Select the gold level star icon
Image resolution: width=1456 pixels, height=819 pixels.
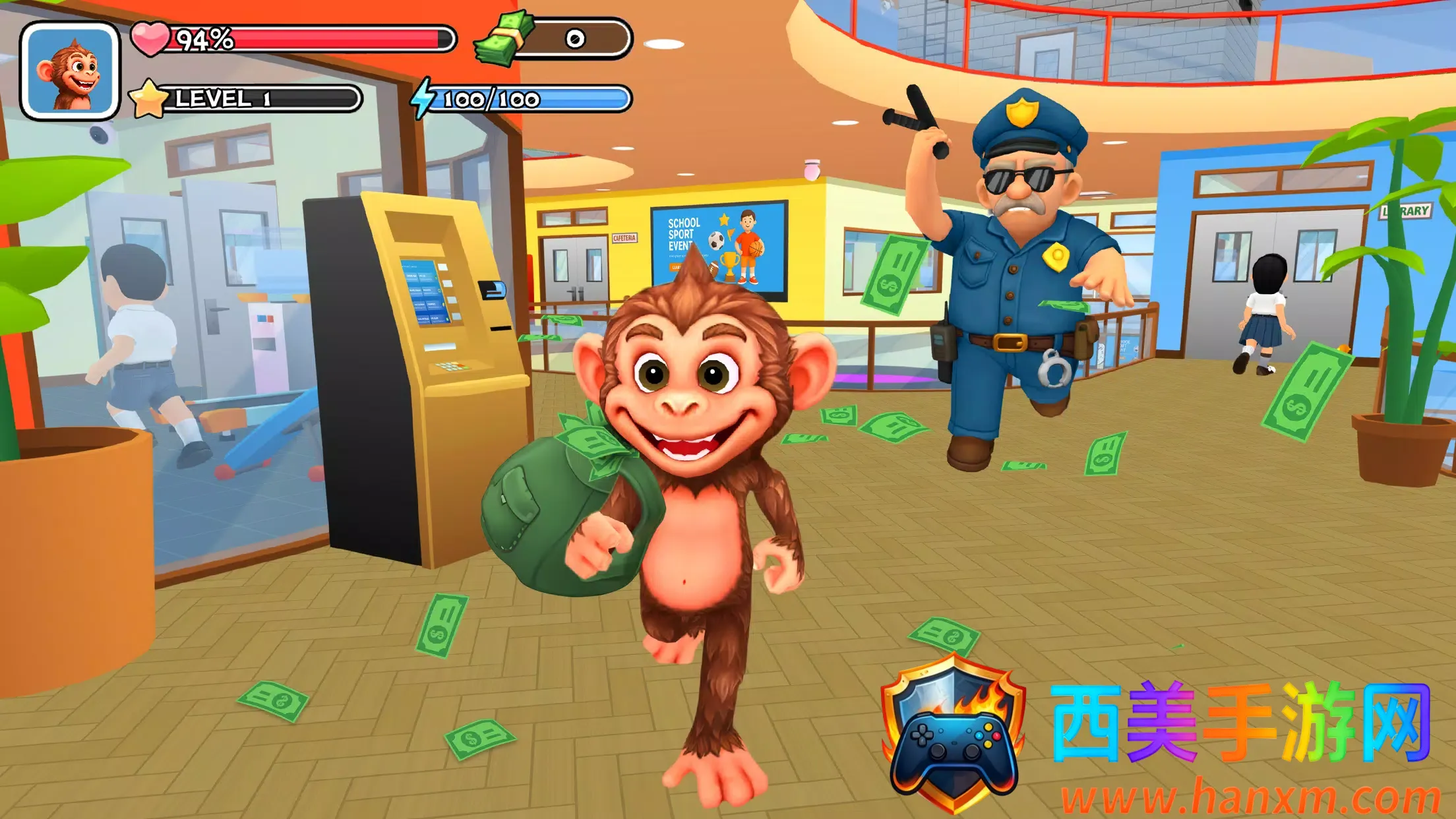(x=148, y=99)
